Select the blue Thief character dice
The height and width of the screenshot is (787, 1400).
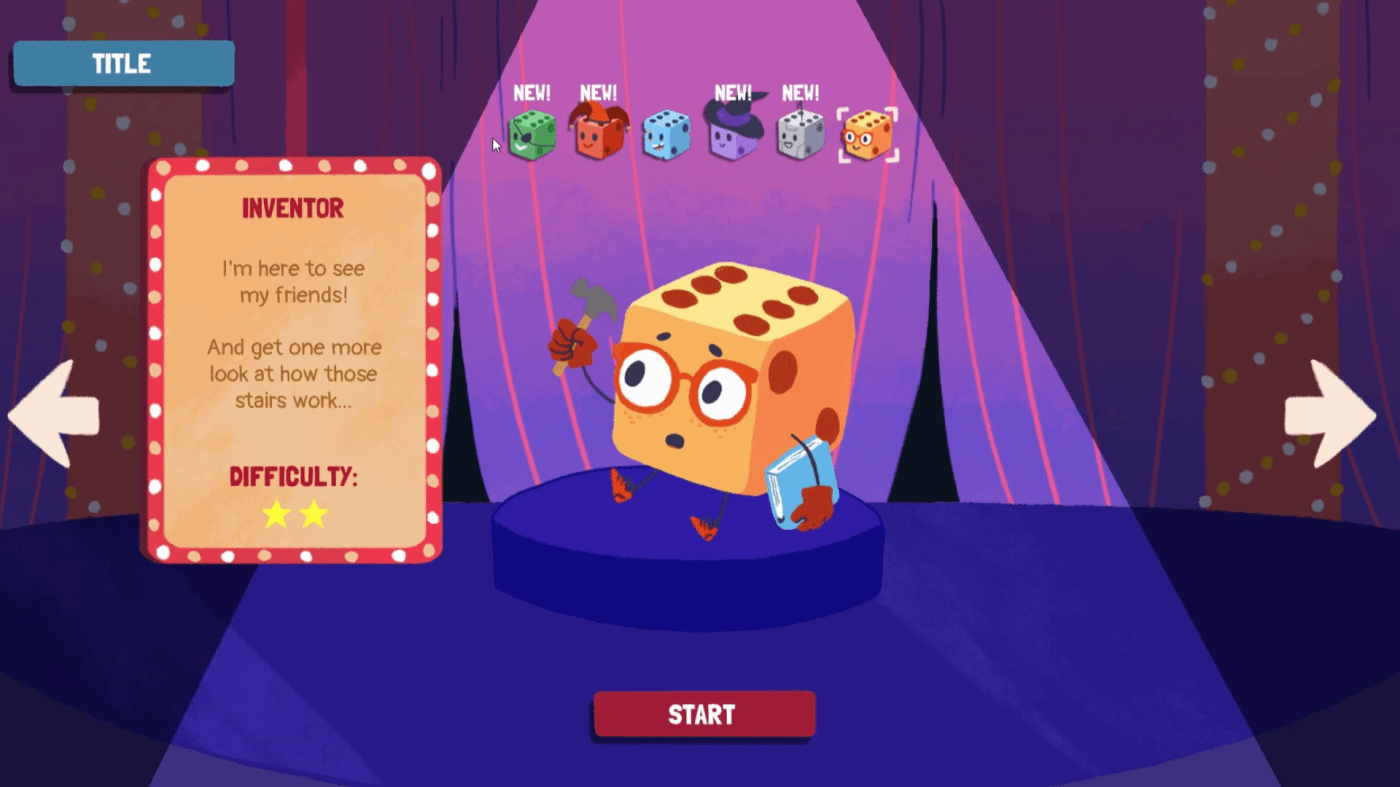[x=666, y=135]
